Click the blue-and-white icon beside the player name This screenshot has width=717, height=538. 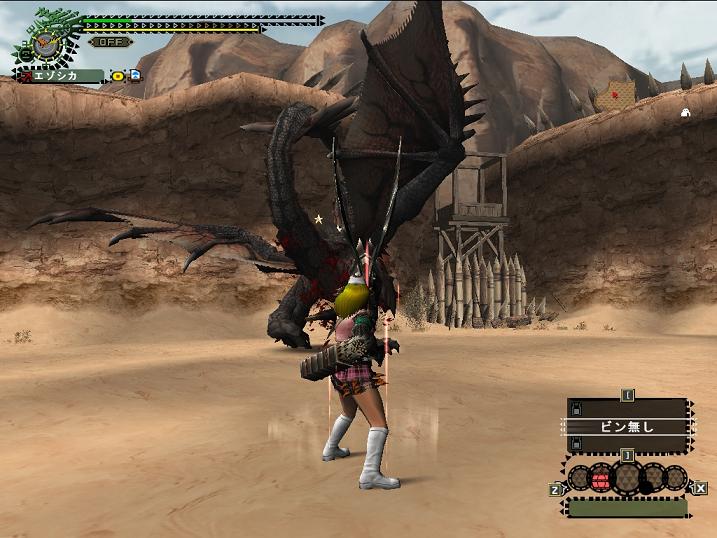point(134,75)
